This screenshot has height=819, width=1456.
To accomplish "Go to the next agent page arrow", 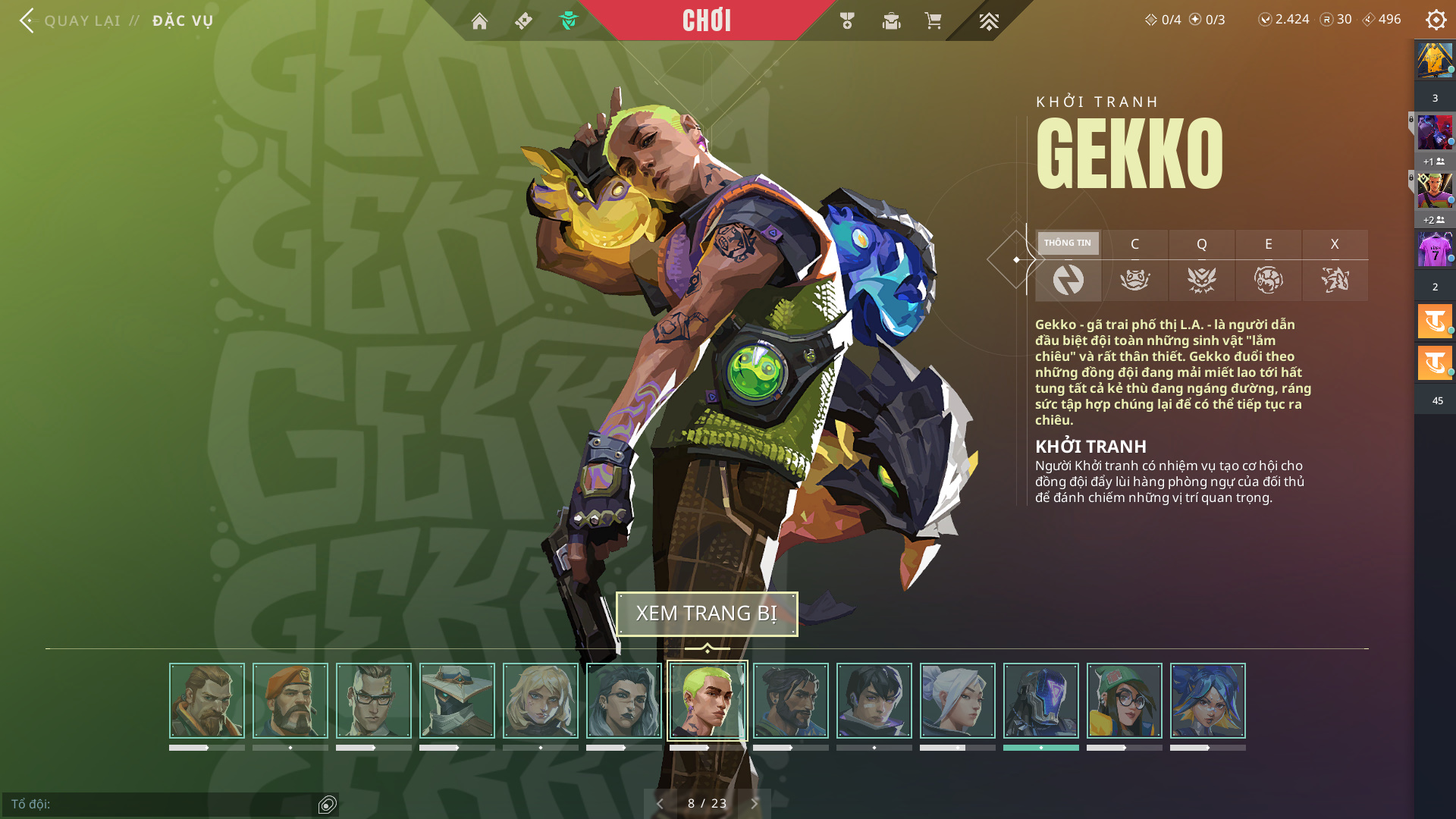I will tap(755, 803).
